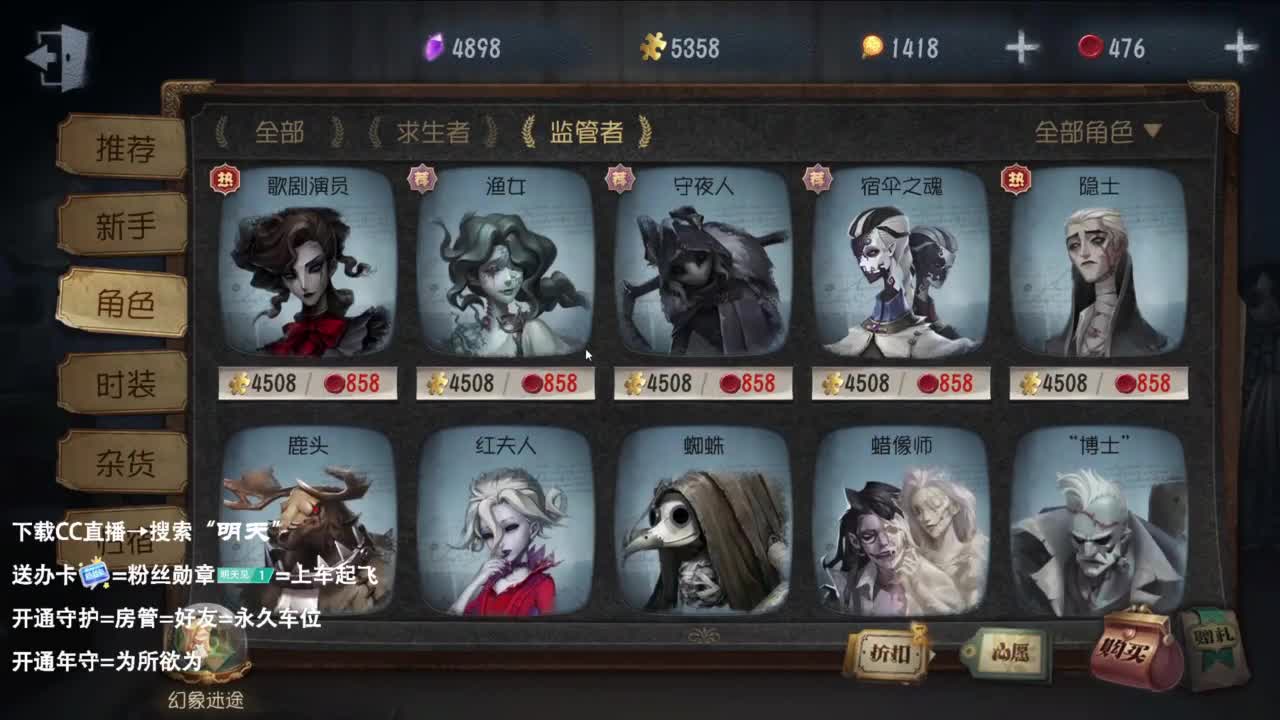
Task: Click the hot badge on 隐士 card
Action: (x=1016, y=176)
